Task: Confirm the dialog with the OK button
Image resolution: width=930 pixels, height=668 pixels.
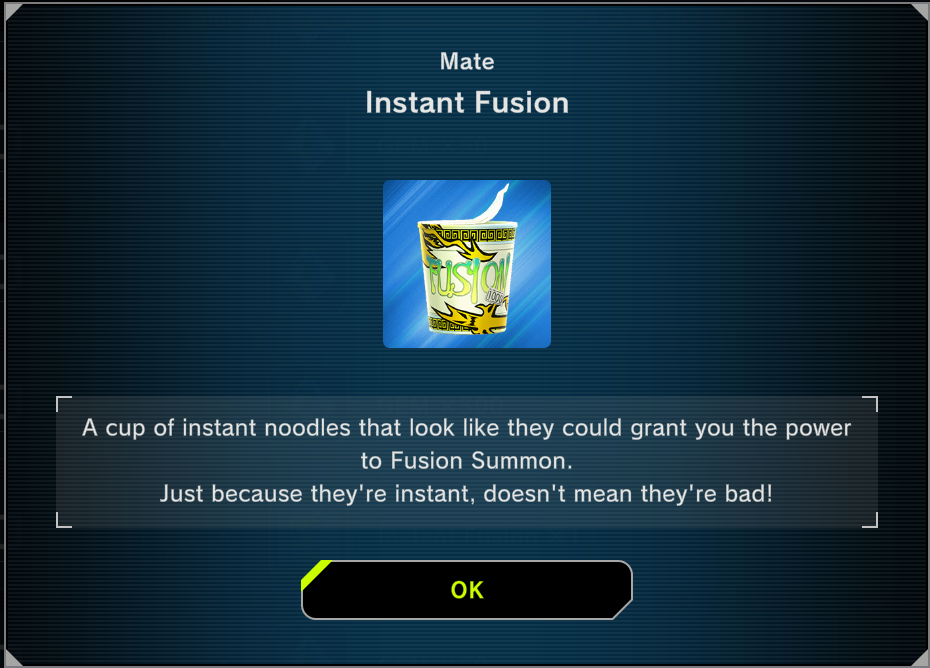Action: click(467, 590)
